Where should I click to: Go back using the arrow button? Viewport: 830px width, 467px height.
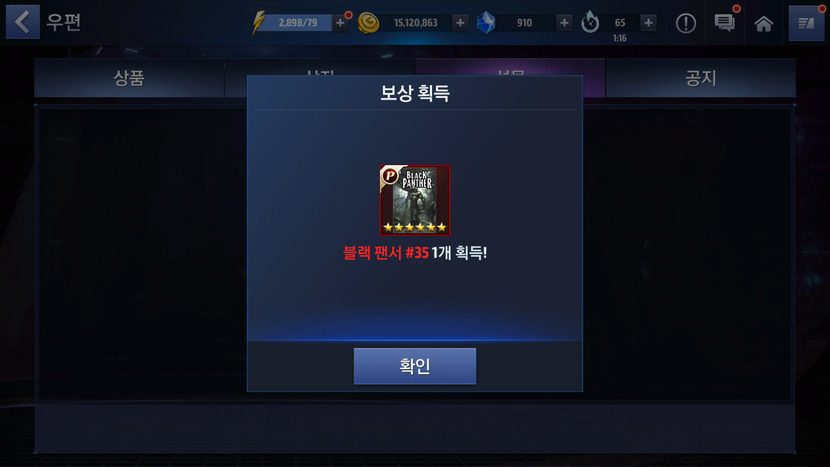tap(23, 22)
